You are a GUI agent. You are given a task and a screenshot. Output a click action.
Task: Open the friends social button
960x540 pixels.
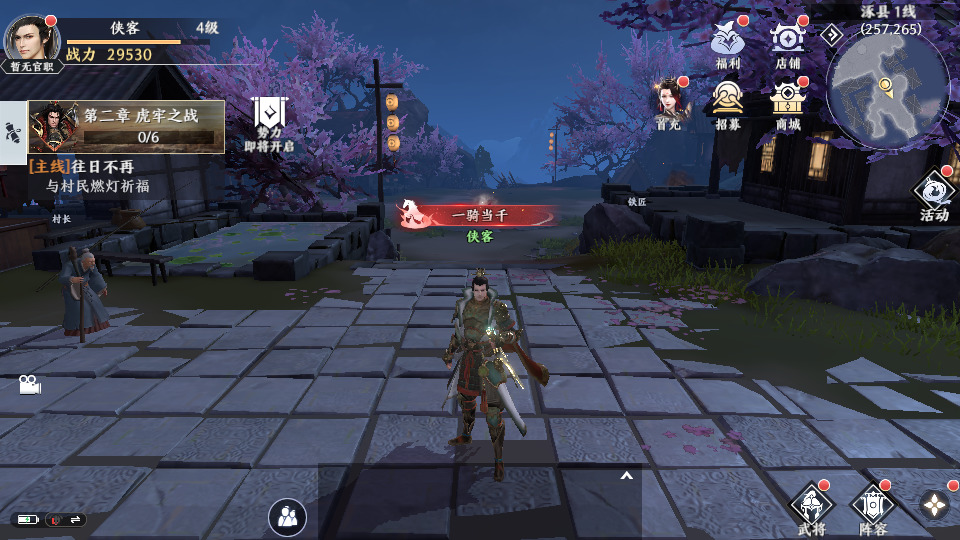coord(288,516)
